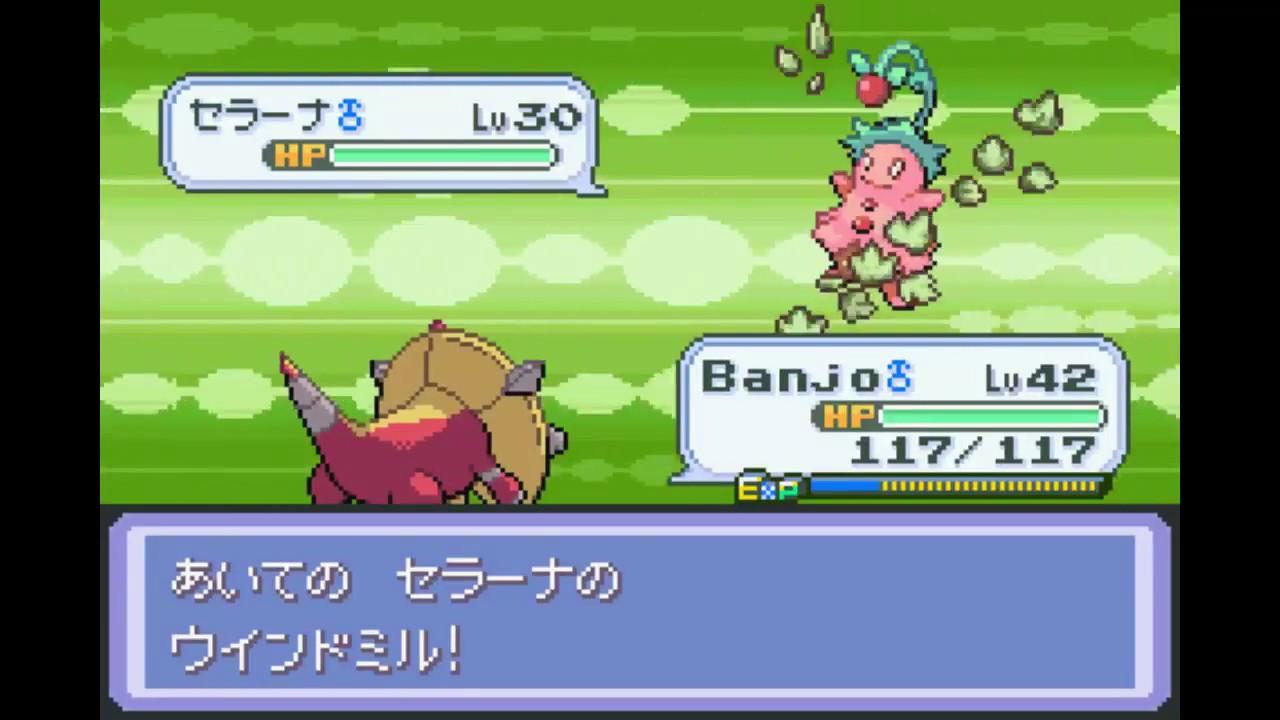Click the Lv 42 indicator for Banjo
The image size is (1280, 720).
point(1039,377)
